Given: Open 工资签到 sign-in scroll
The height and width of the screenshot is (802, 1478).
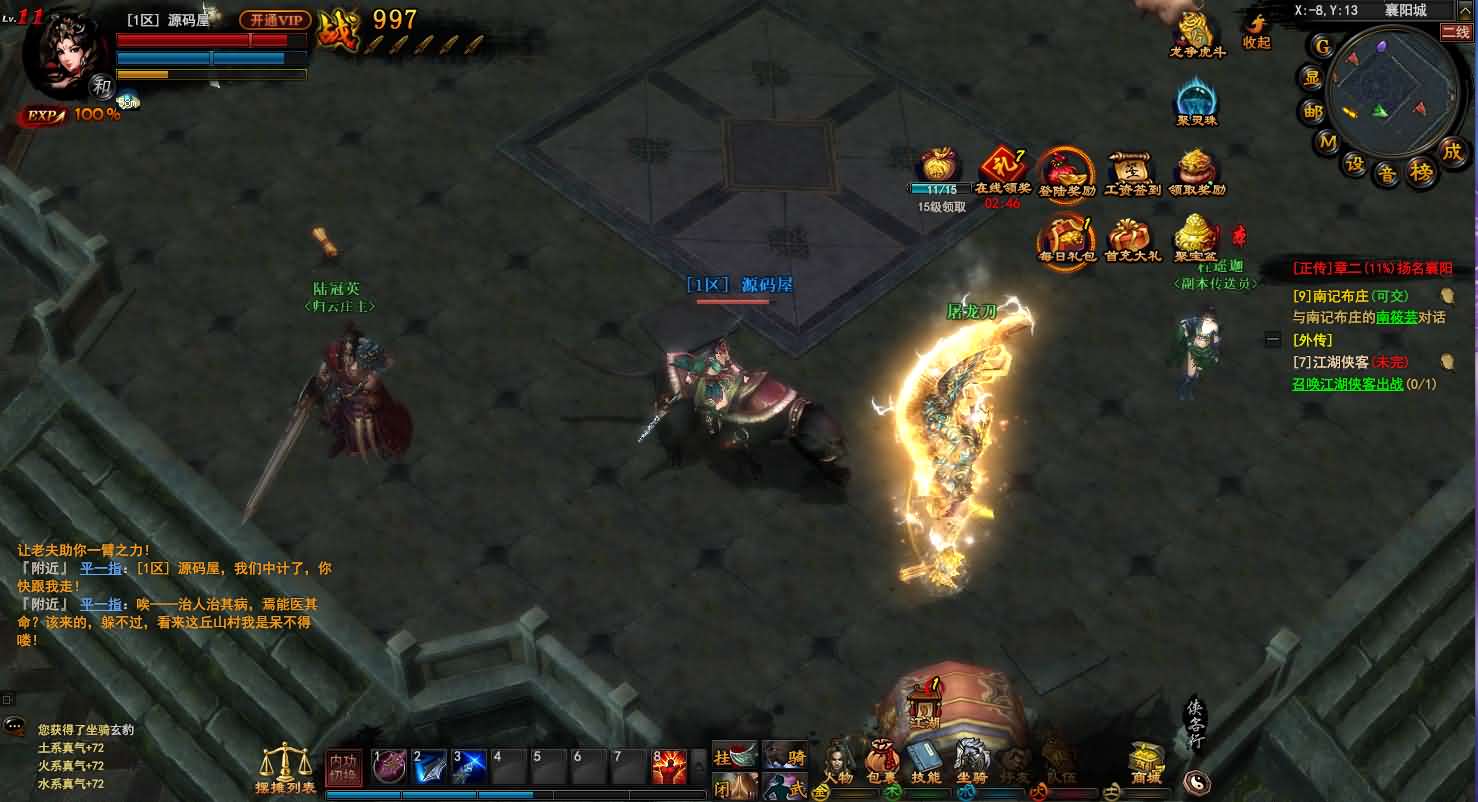Looking at the screenshot, I should click(x=1131, y=172).
